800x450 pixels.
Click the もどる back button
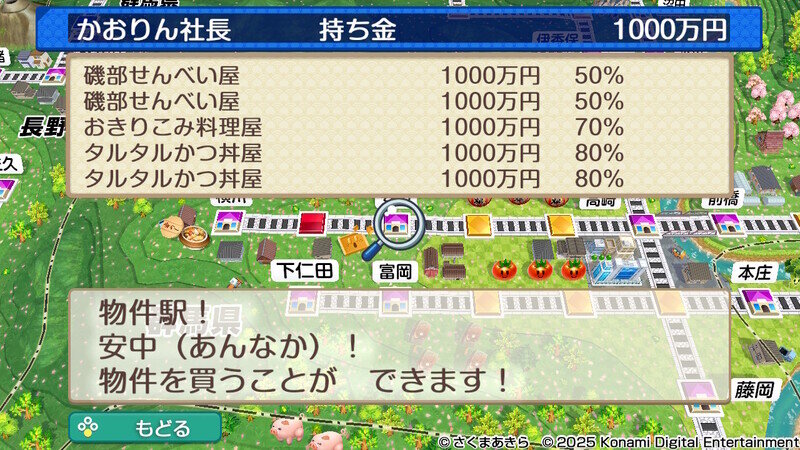click(x=146, y=428)
